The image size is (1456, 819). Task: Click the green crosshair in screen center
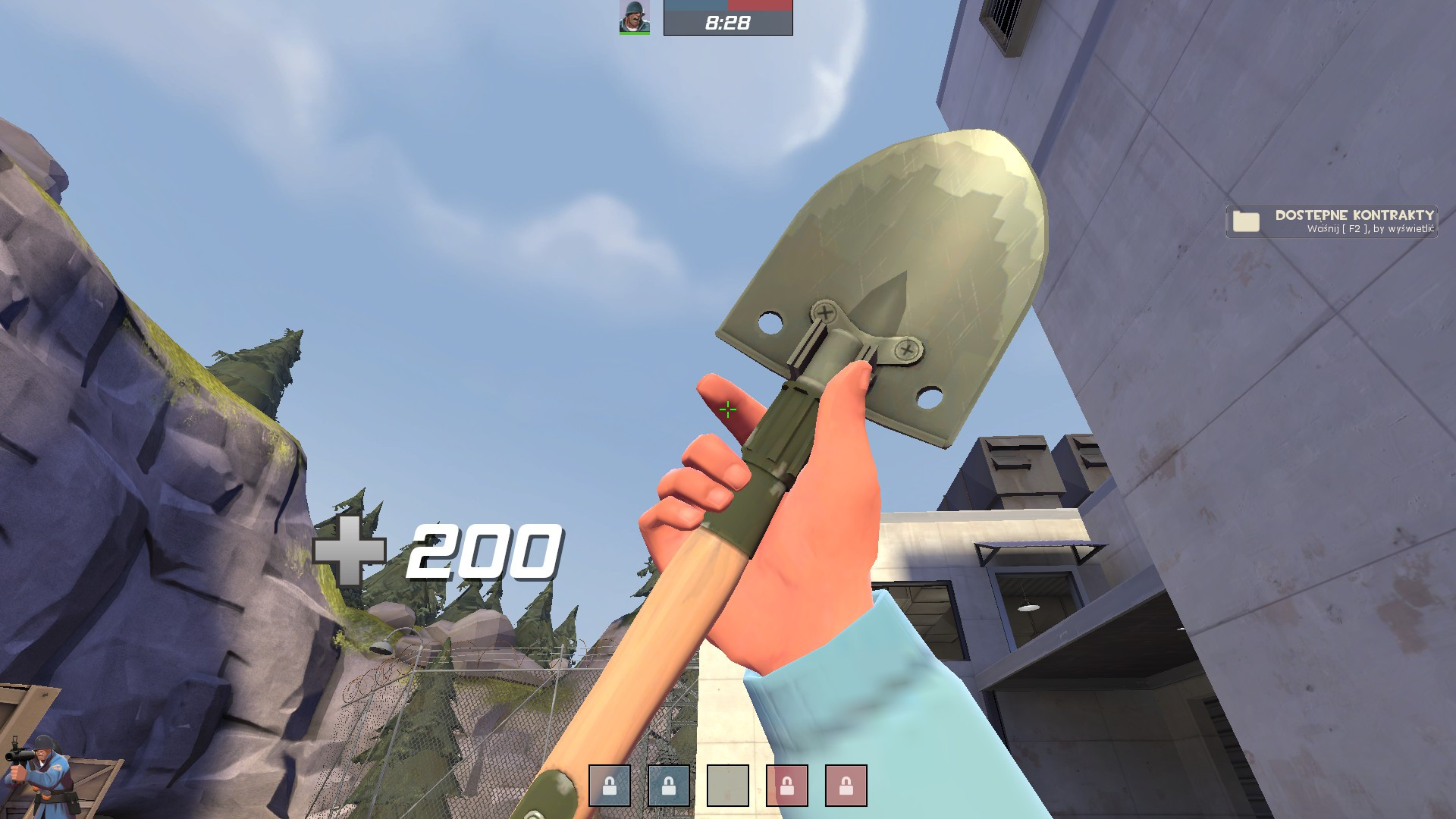pos(727,409)
